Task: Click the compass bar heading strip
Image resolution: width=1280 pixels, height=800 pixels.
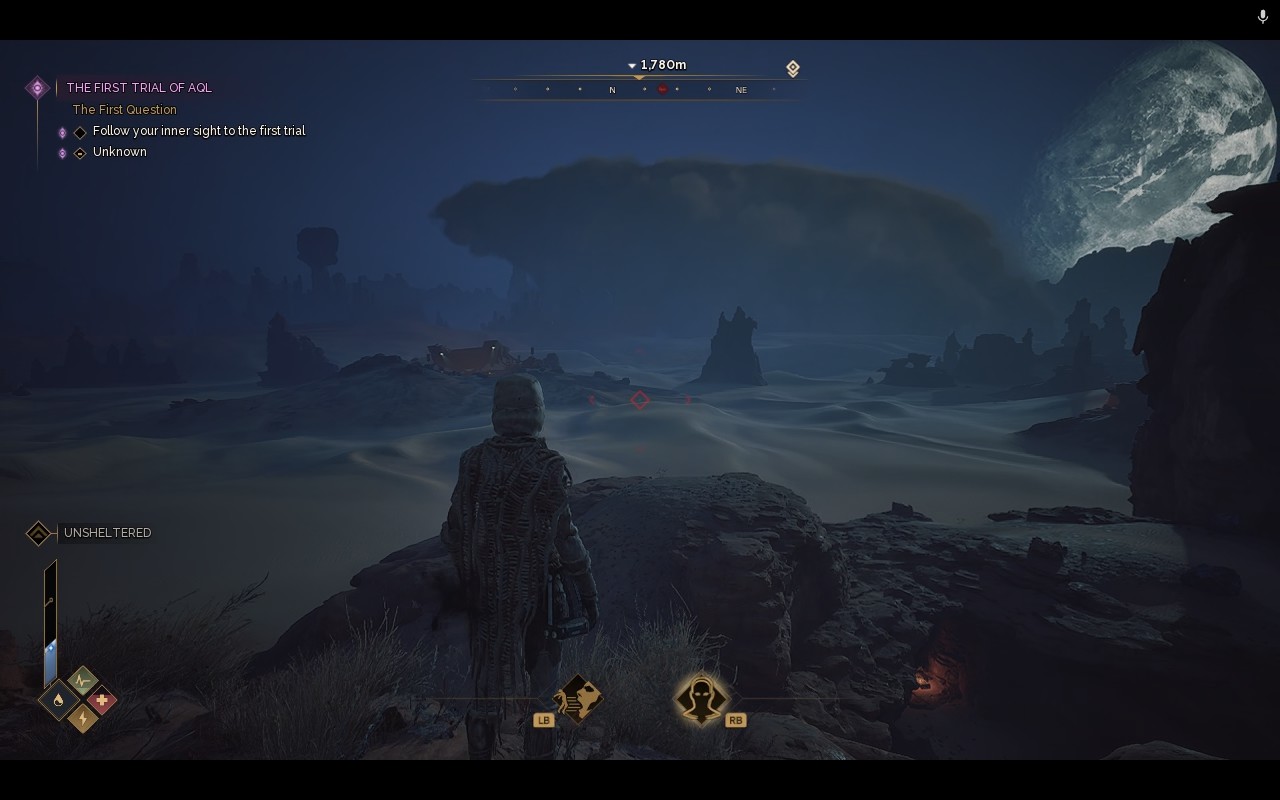Action: click(x=640, y=89)
